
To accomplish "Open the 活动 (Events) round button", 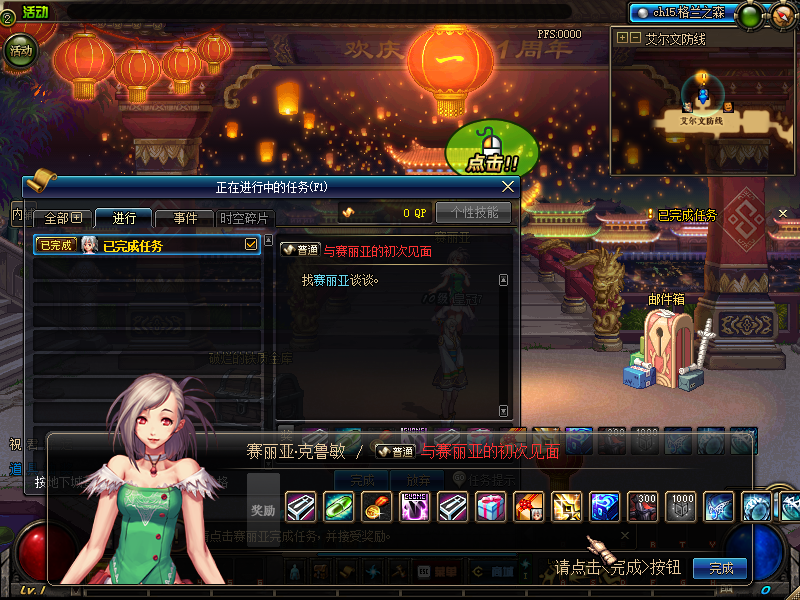I will click(x=19, y=49).
